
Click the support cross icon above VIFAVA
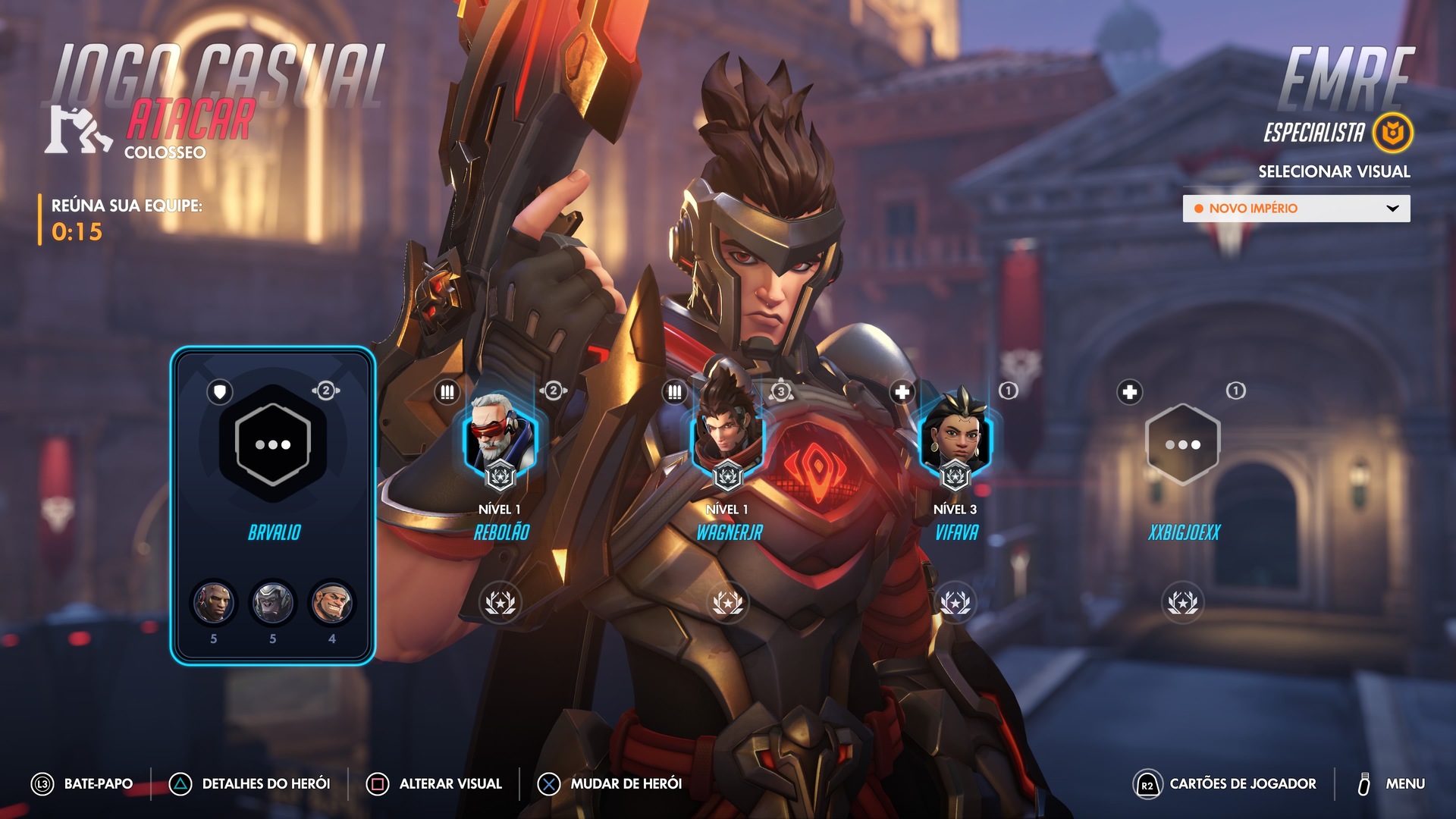pos(902,392)
